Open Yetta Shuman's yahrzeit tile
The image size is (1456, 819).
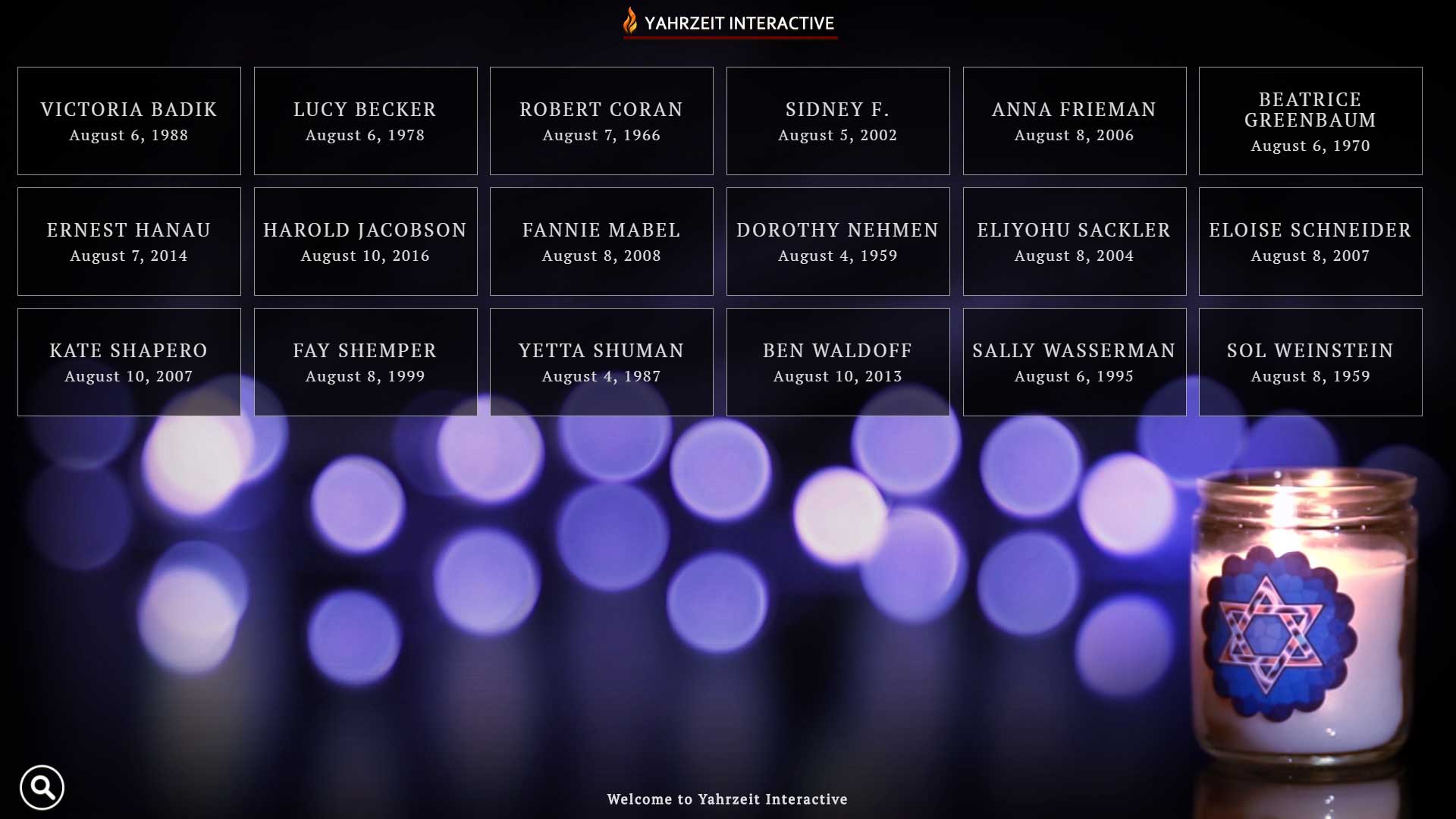601,362
